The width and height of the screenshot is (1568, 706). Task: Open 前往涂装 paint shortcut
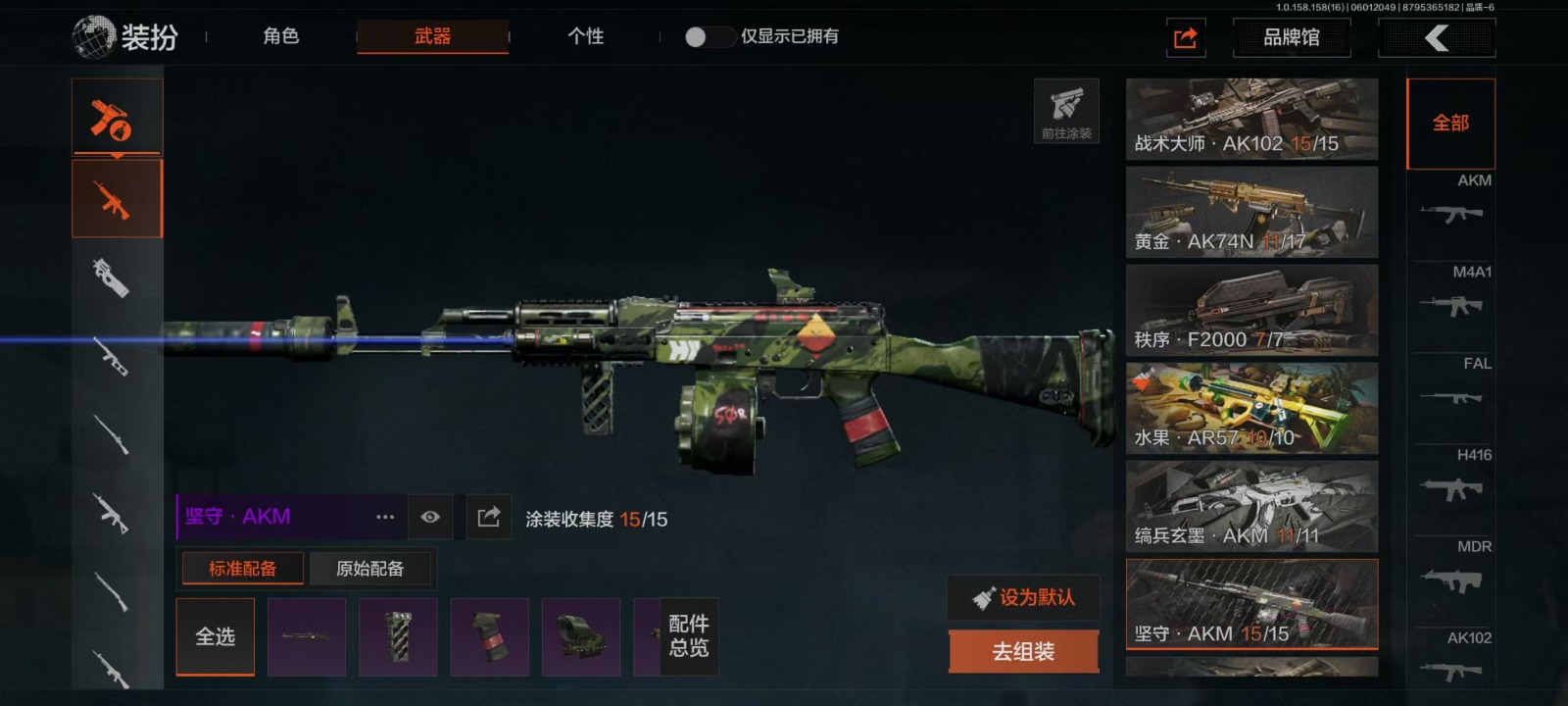1066,111
